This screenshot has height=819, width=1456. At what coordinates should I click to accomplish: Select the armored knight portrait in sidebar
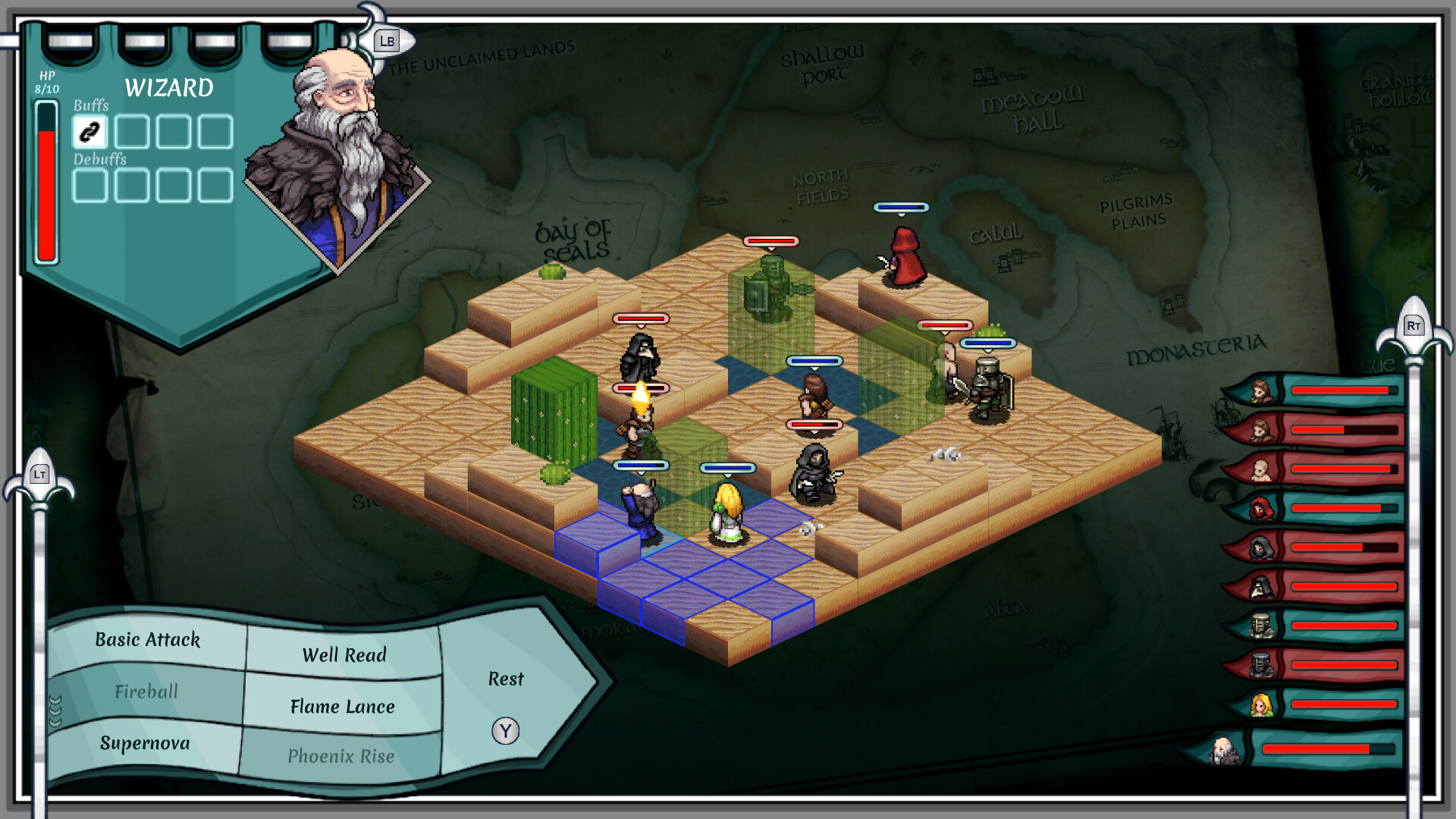tap(1261, 626)
